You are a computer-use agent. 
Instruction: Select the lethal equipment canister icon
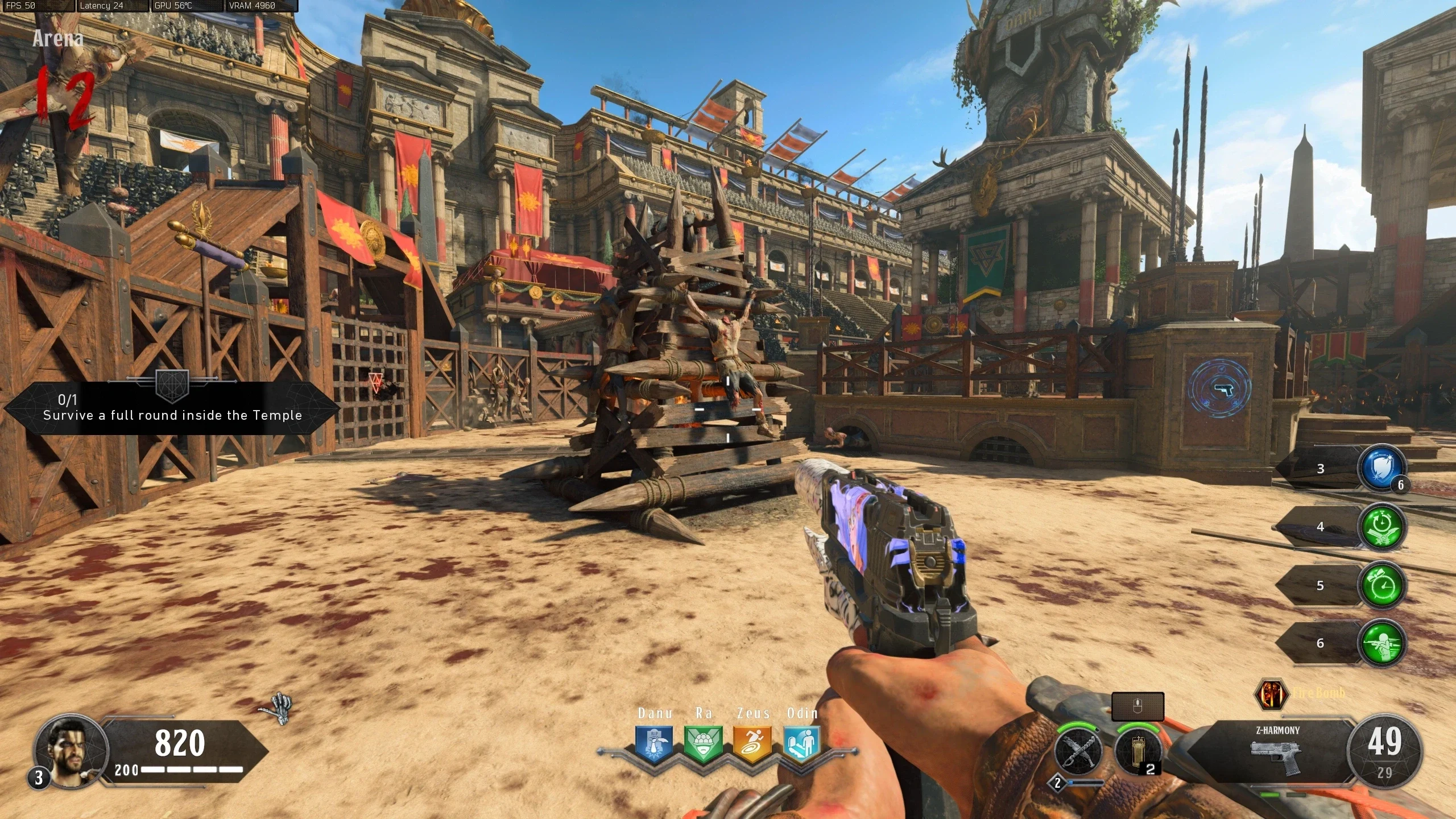tap(1139, 751)
